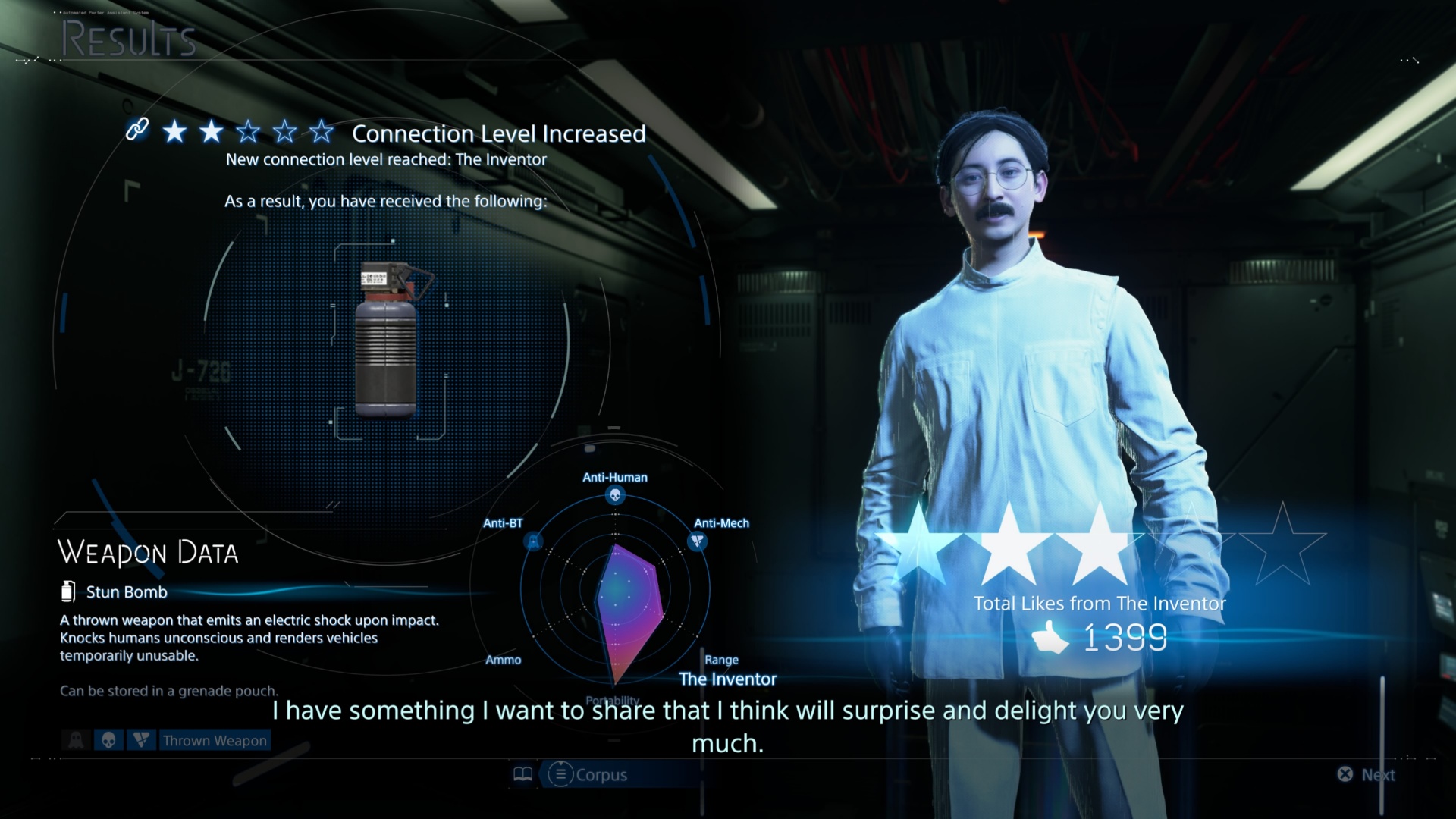
Task: Open the Corpus entry
Action: pos(588,774)
